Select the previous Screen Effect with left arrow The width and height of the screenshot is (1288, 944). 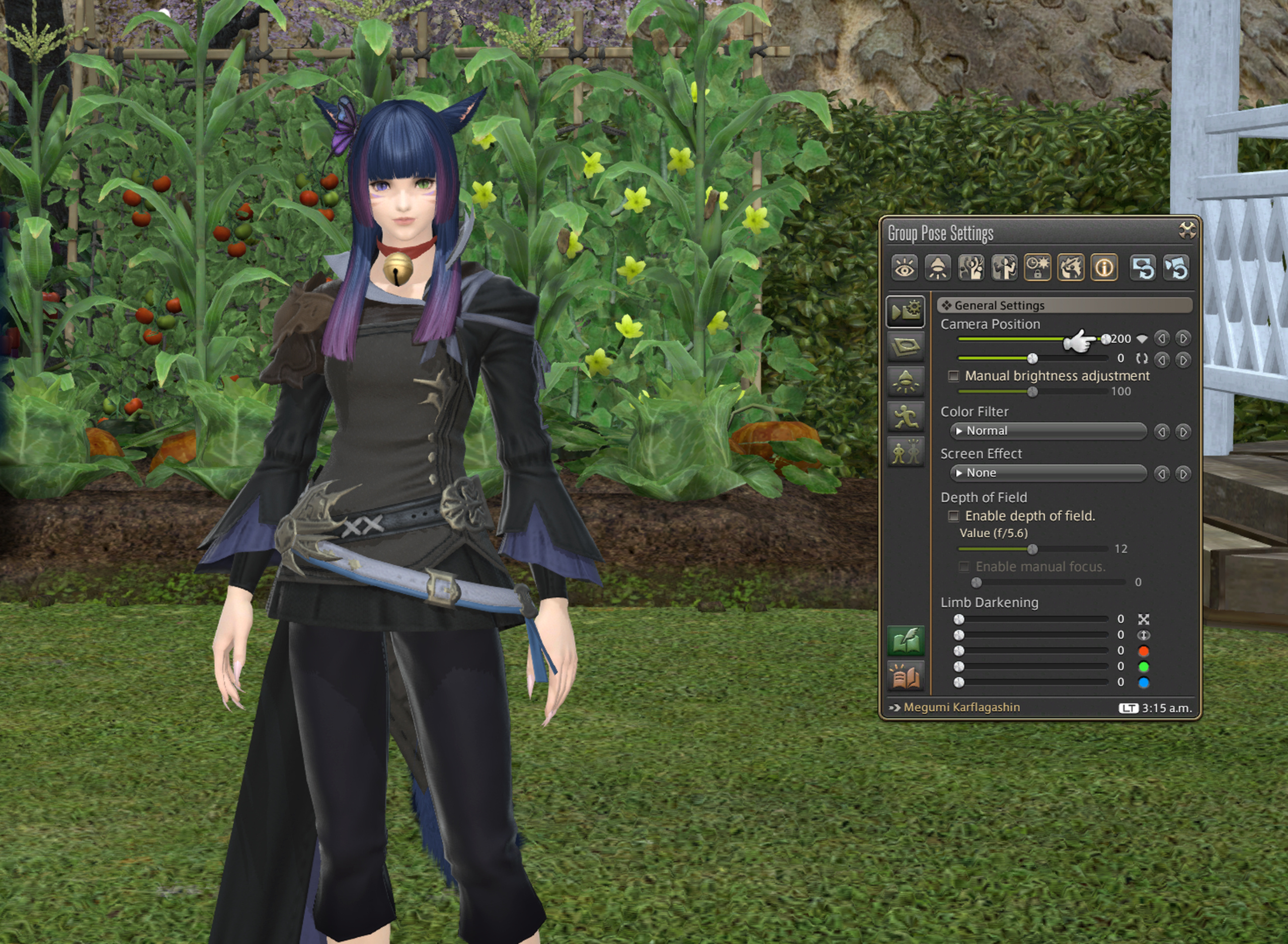[x=1161, y=474]
